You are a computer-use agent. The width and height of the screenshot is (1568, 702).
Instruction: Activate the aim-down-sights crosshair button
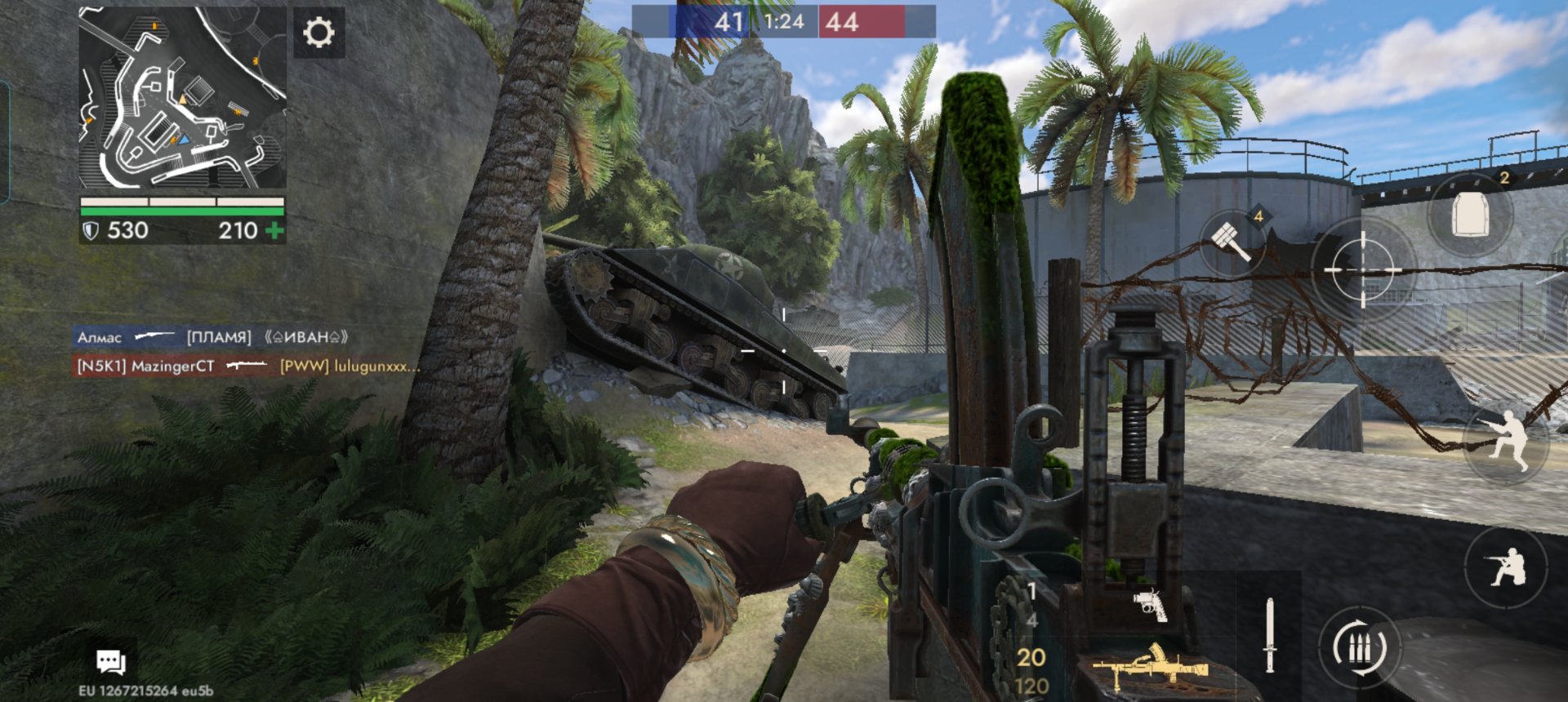click(1362, 269)
